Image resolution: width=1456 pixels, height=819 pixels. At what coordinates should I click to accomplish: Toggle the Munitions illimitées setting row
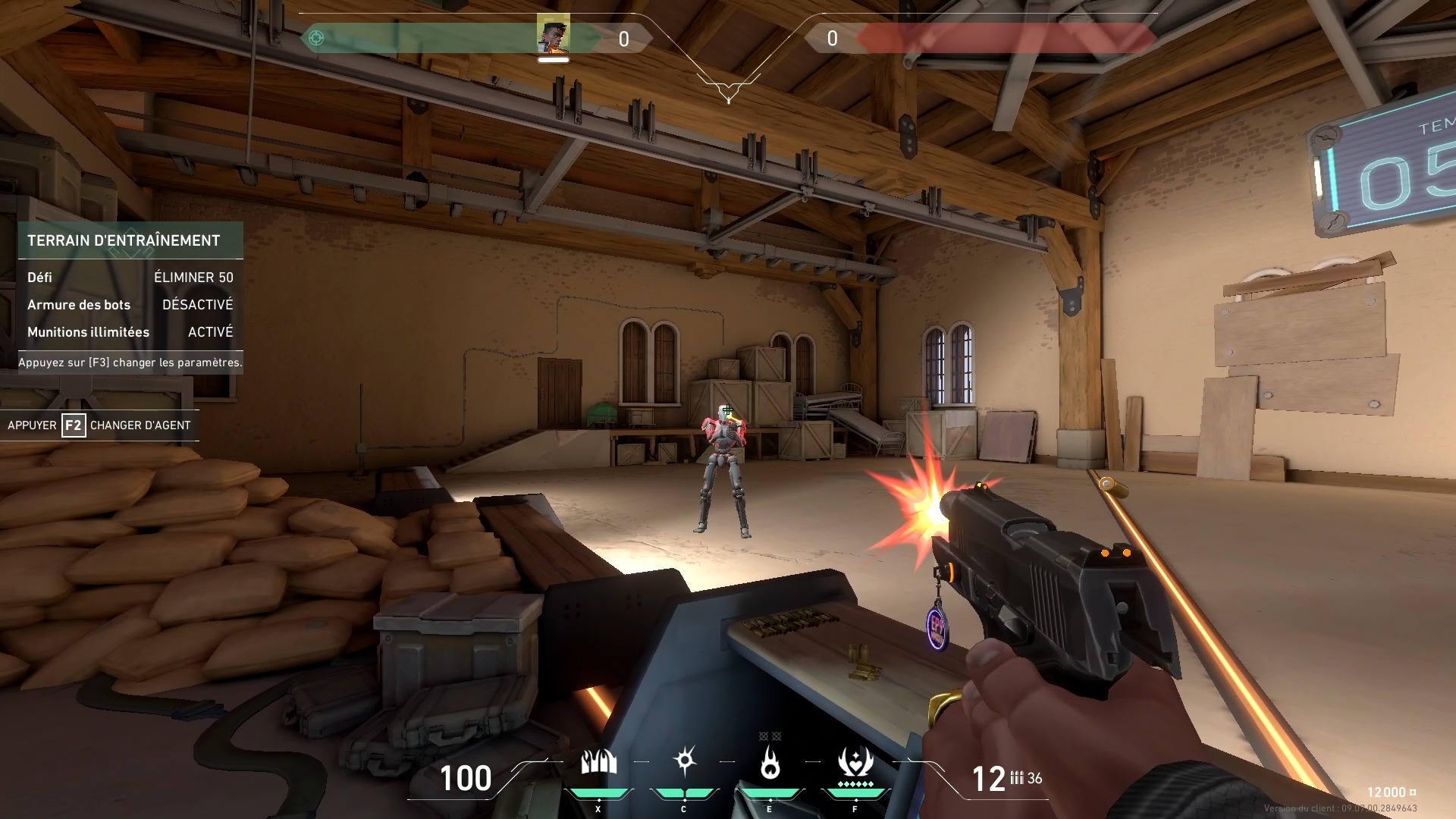tap(130, 332)
